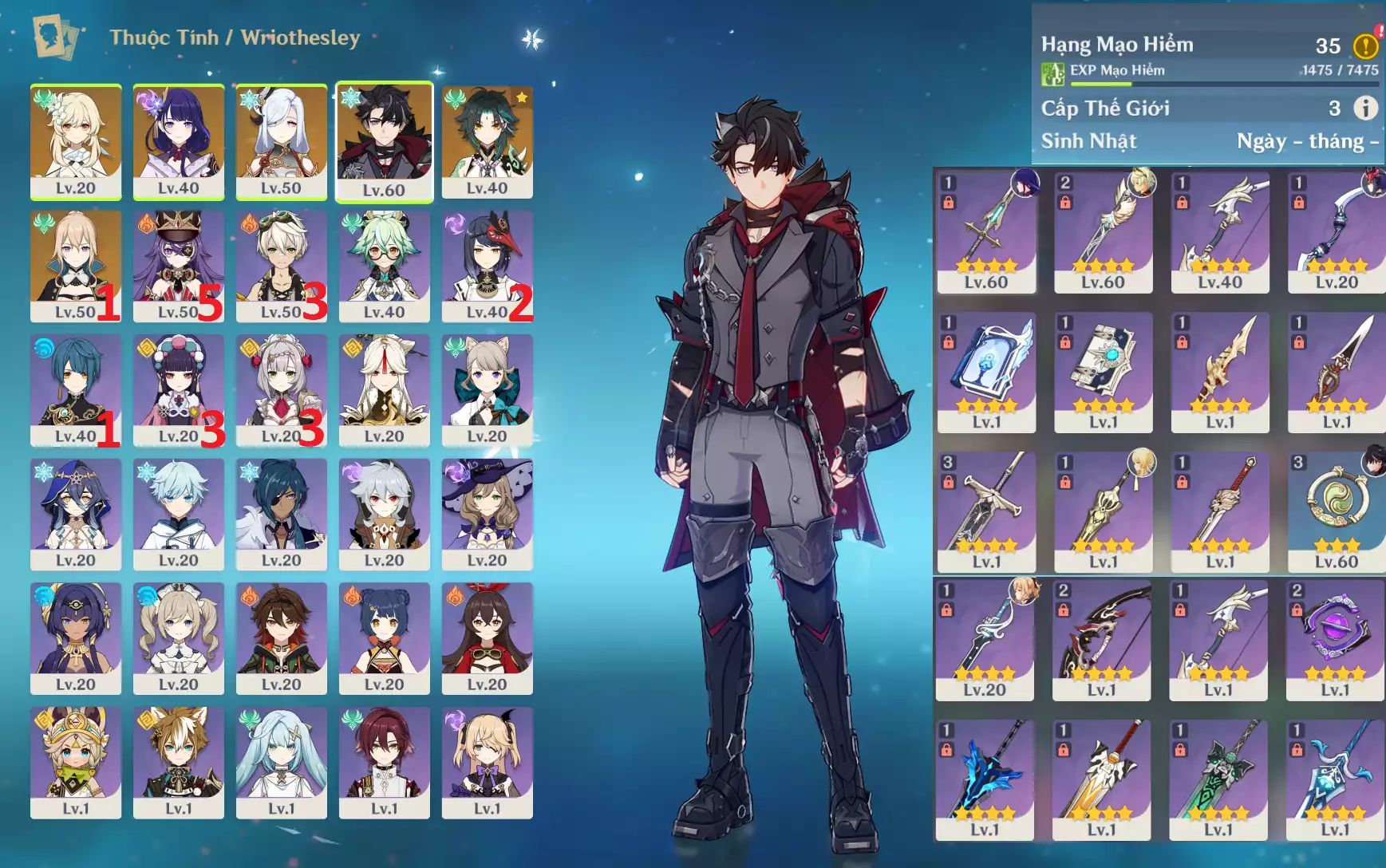Pick the Xiao character card

pos(487,142)
